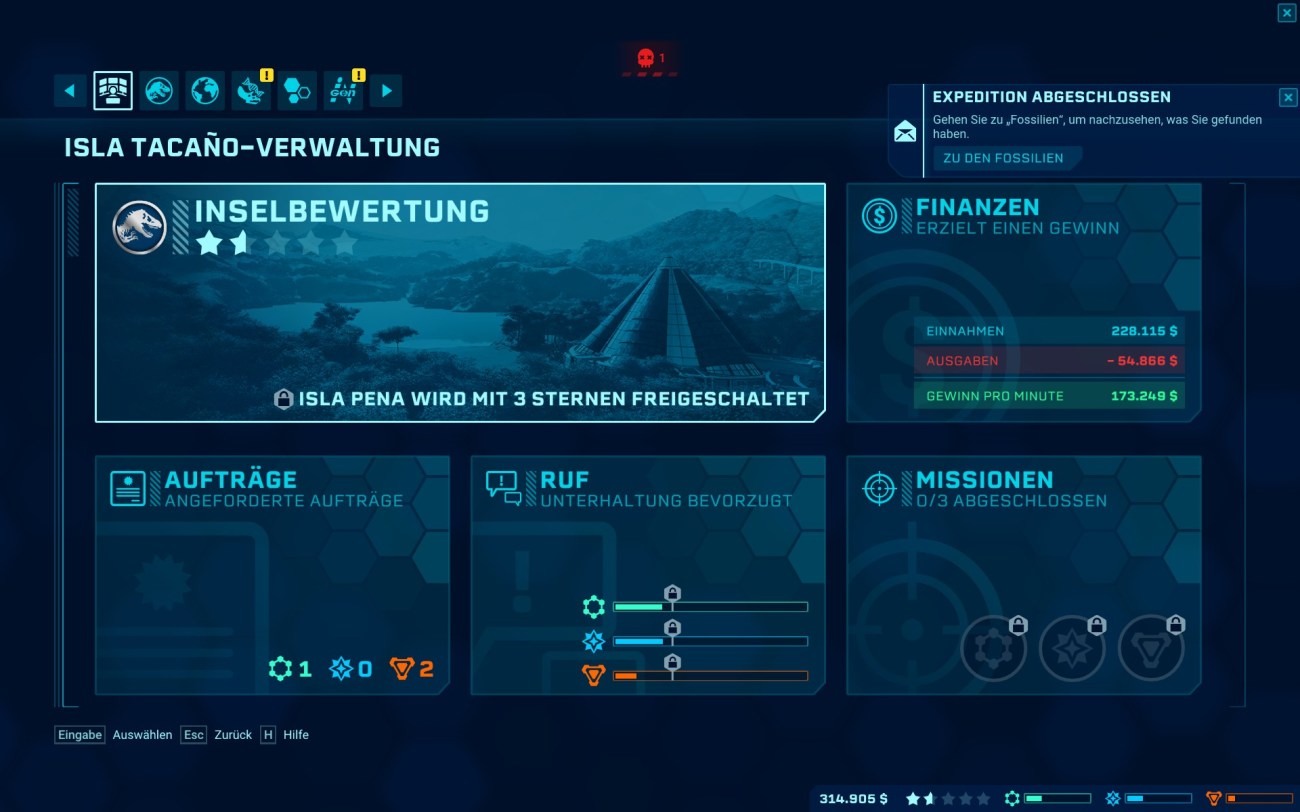Screen dimensions: 1300x812
Task: Open the Inselbewertung panel
Action: (x=460, y=302)
